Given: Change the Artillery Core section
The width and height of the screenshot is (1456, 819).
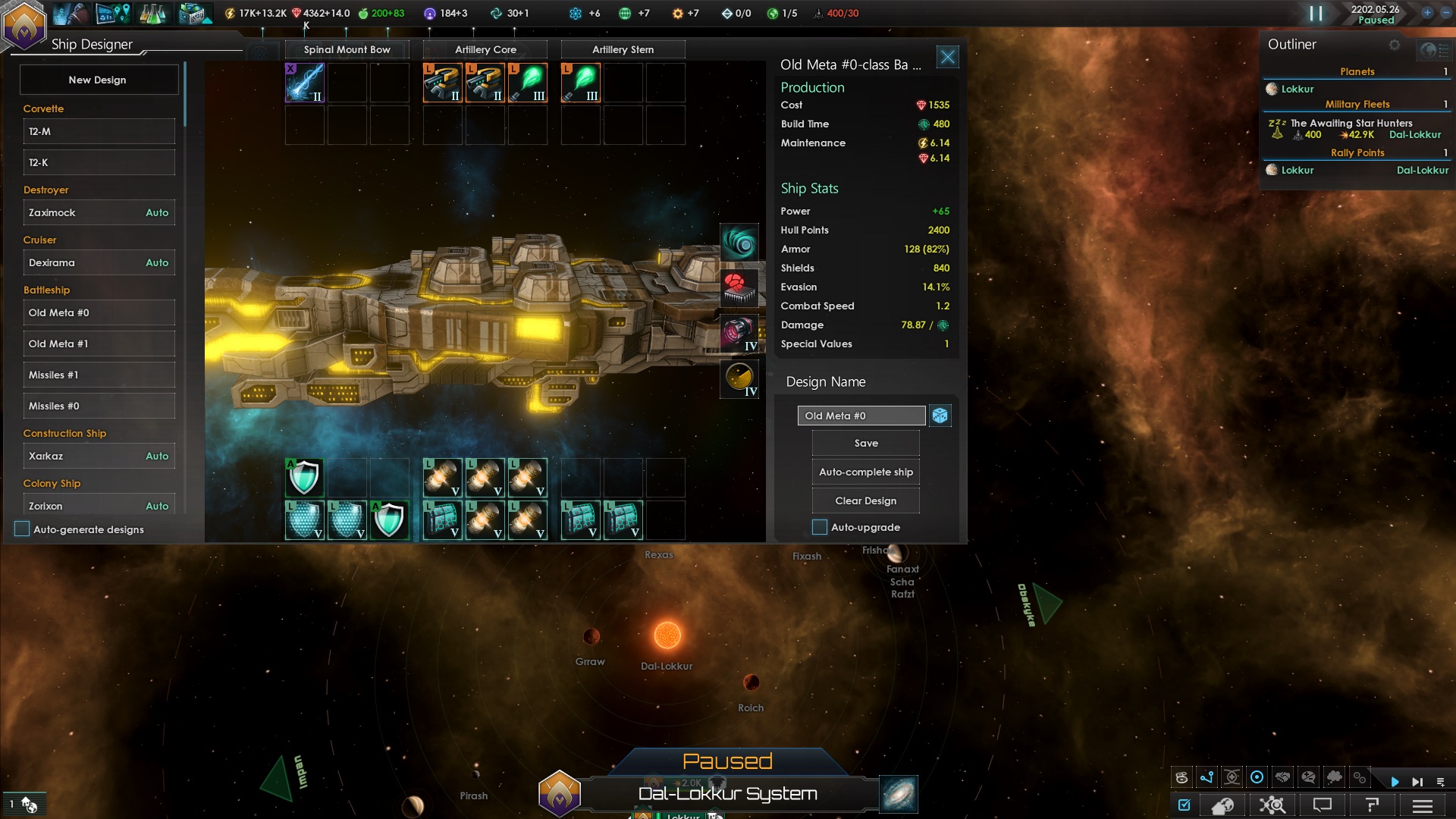Looking at the screenshot, I should tap(485, 49).
